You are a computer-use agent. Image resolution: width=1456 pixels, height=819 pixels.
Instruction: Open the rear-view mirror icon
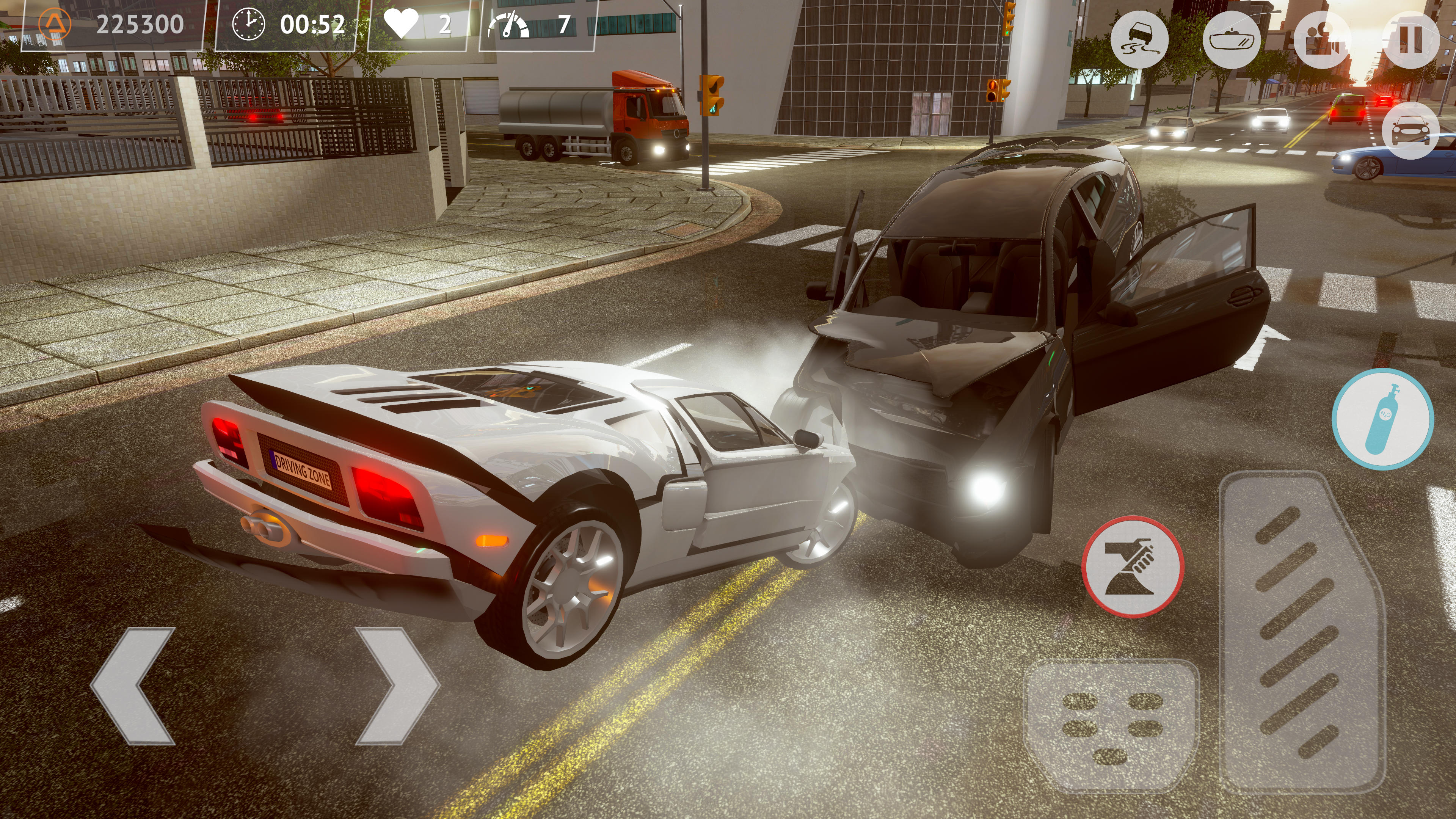[1233, 41]
